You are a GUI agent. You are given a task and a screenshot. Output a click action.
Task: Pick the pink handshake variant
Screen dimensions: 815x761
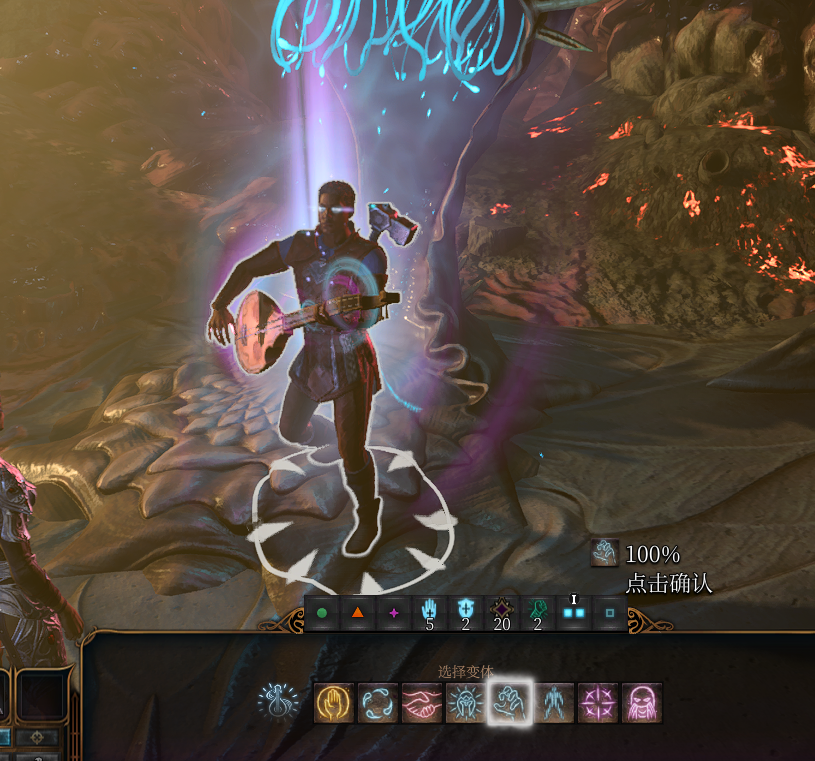tap(421, 703)
